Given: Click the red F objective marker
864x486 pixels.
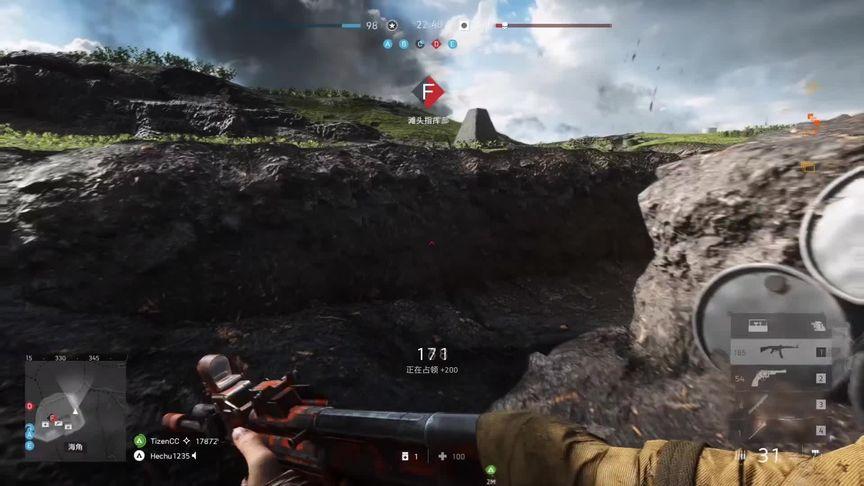Looking at the screenshot, I should point(428,93).
